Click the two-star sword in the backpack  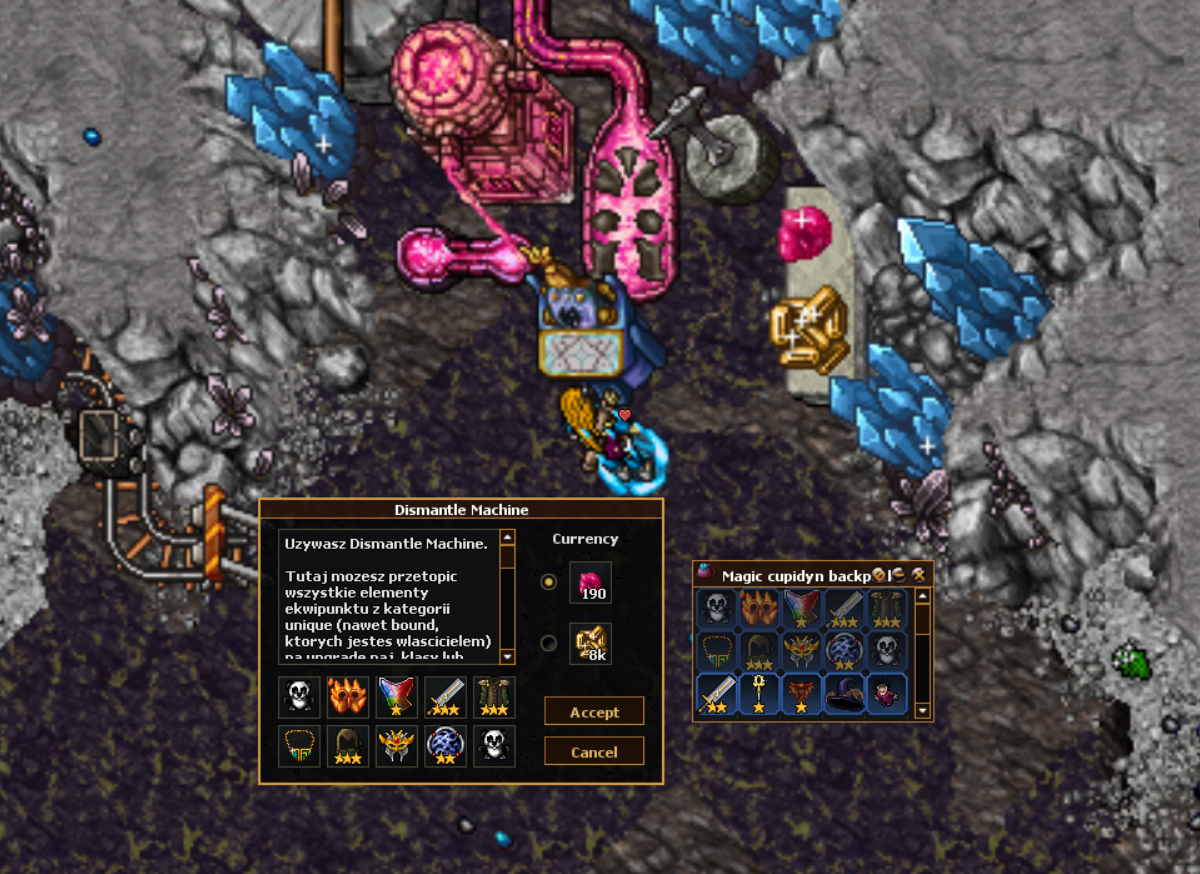tap(717, 693)
